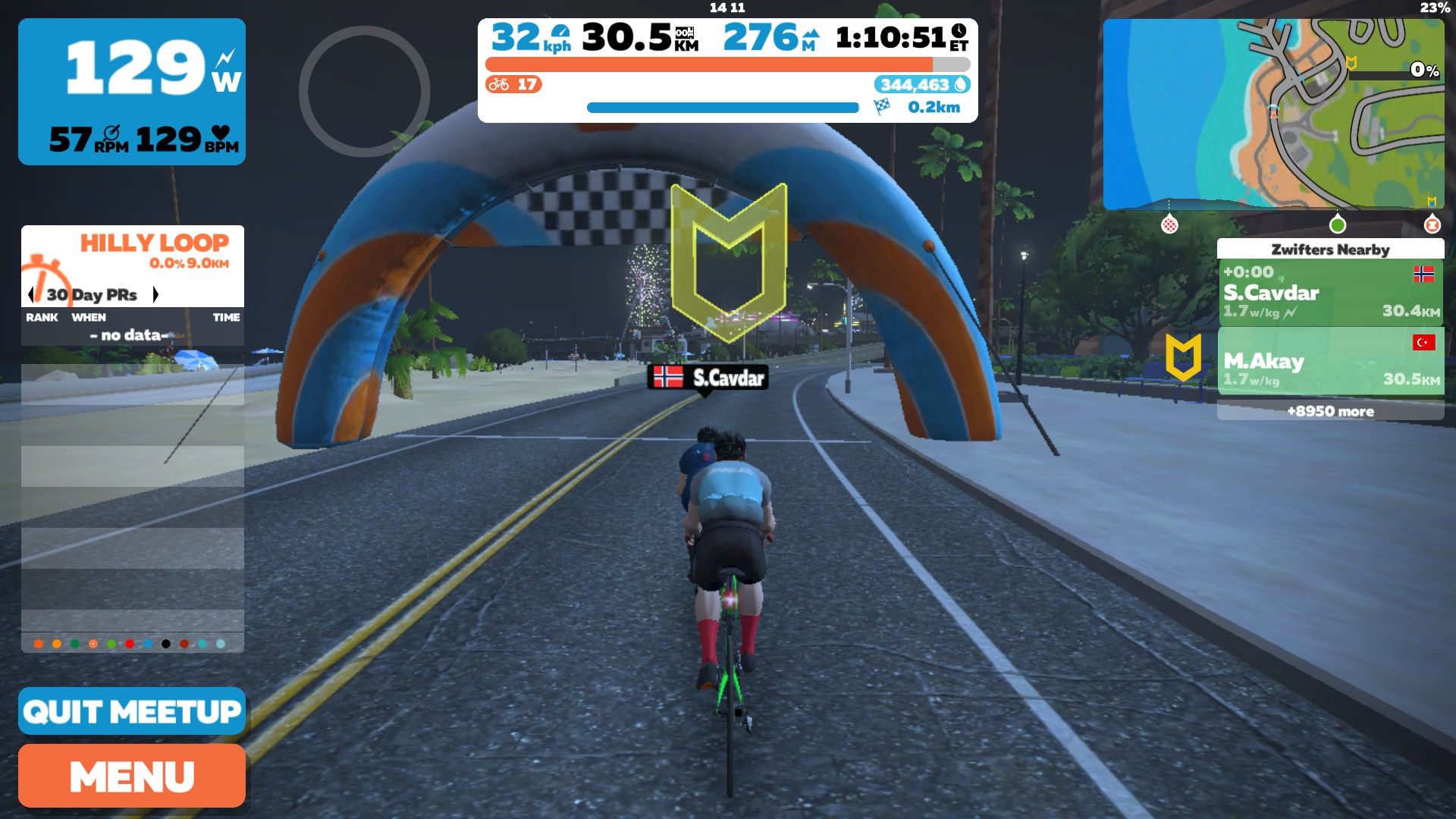Click the empty power-up ring
This screenshot has height=819, width=1456.
pyautogui.click(x=365, y=92)
